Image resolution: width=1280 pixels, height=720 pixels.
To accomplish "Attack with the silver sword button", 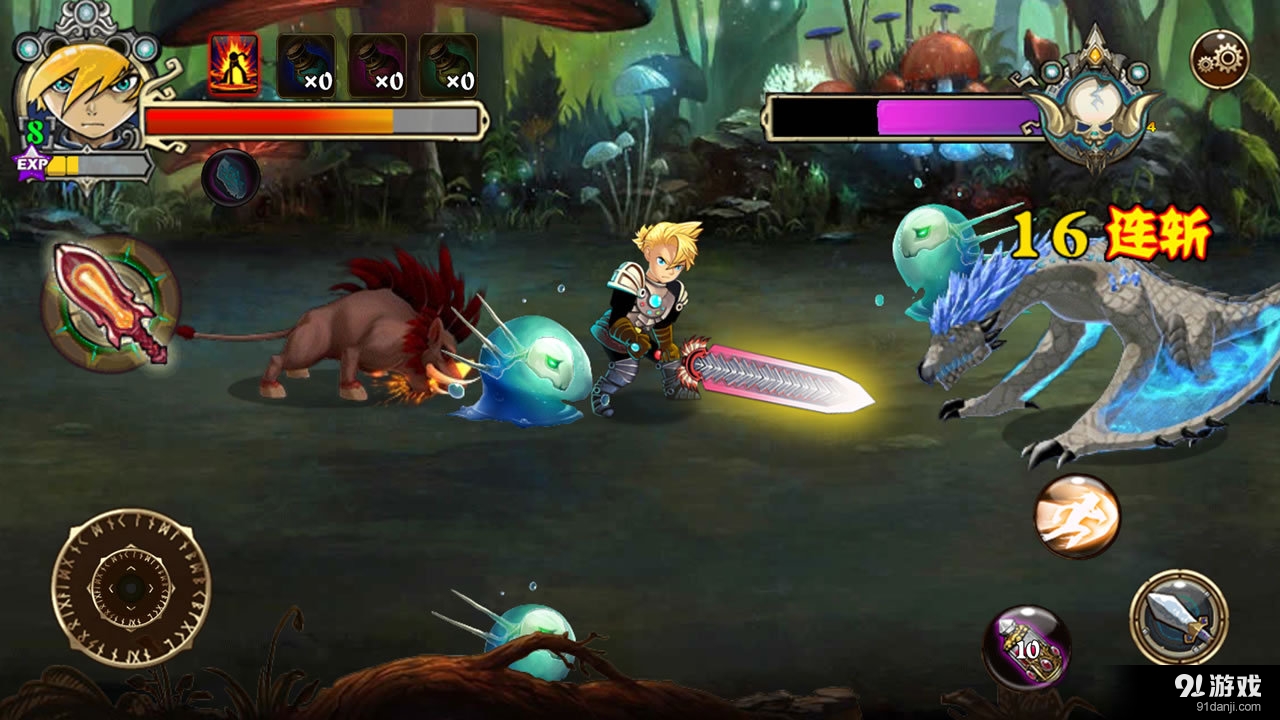I will 1179,617.
